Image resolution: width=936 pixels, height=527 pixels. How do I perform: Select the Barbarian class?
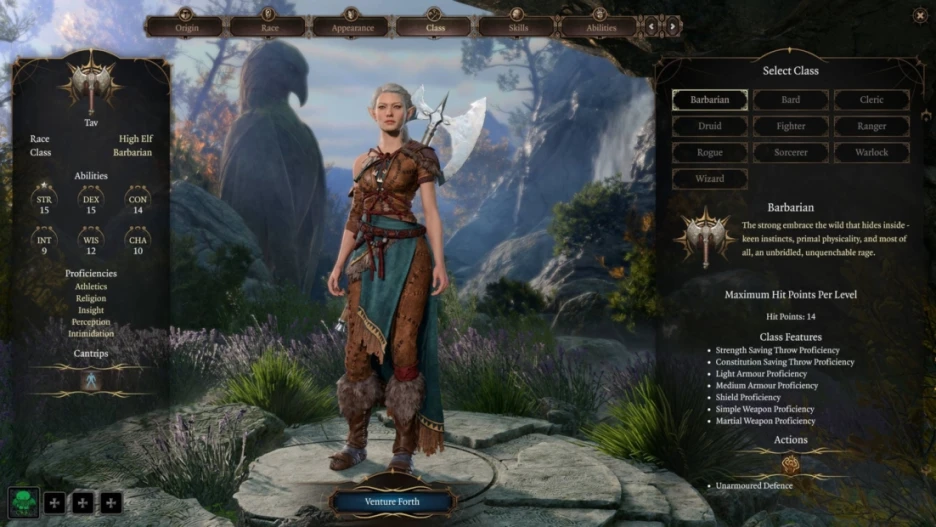click(x=710, y=100)
